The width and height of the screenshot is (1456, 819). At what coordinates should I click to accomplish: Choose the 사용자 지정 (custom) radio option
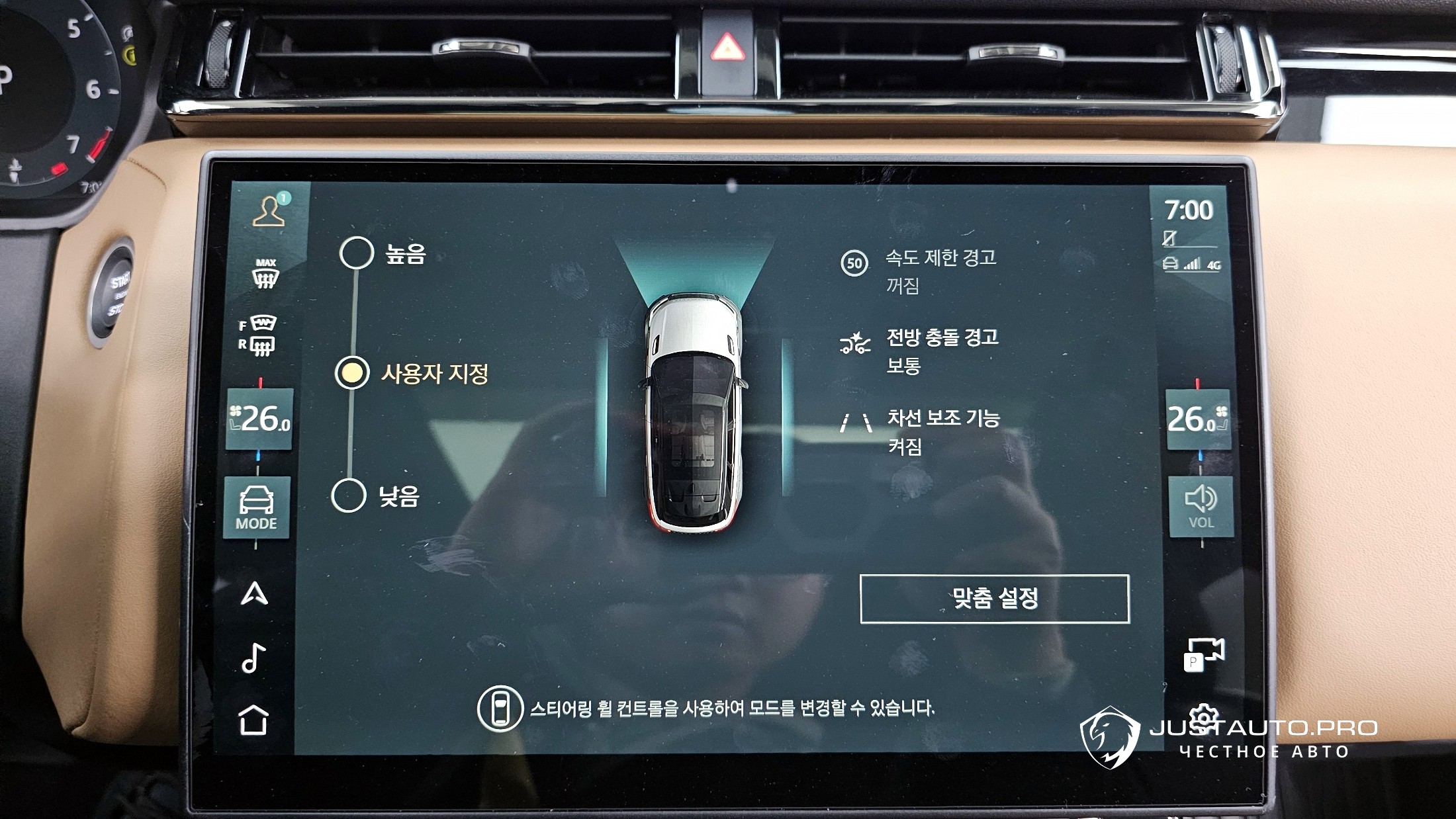(x=352, y=373)
